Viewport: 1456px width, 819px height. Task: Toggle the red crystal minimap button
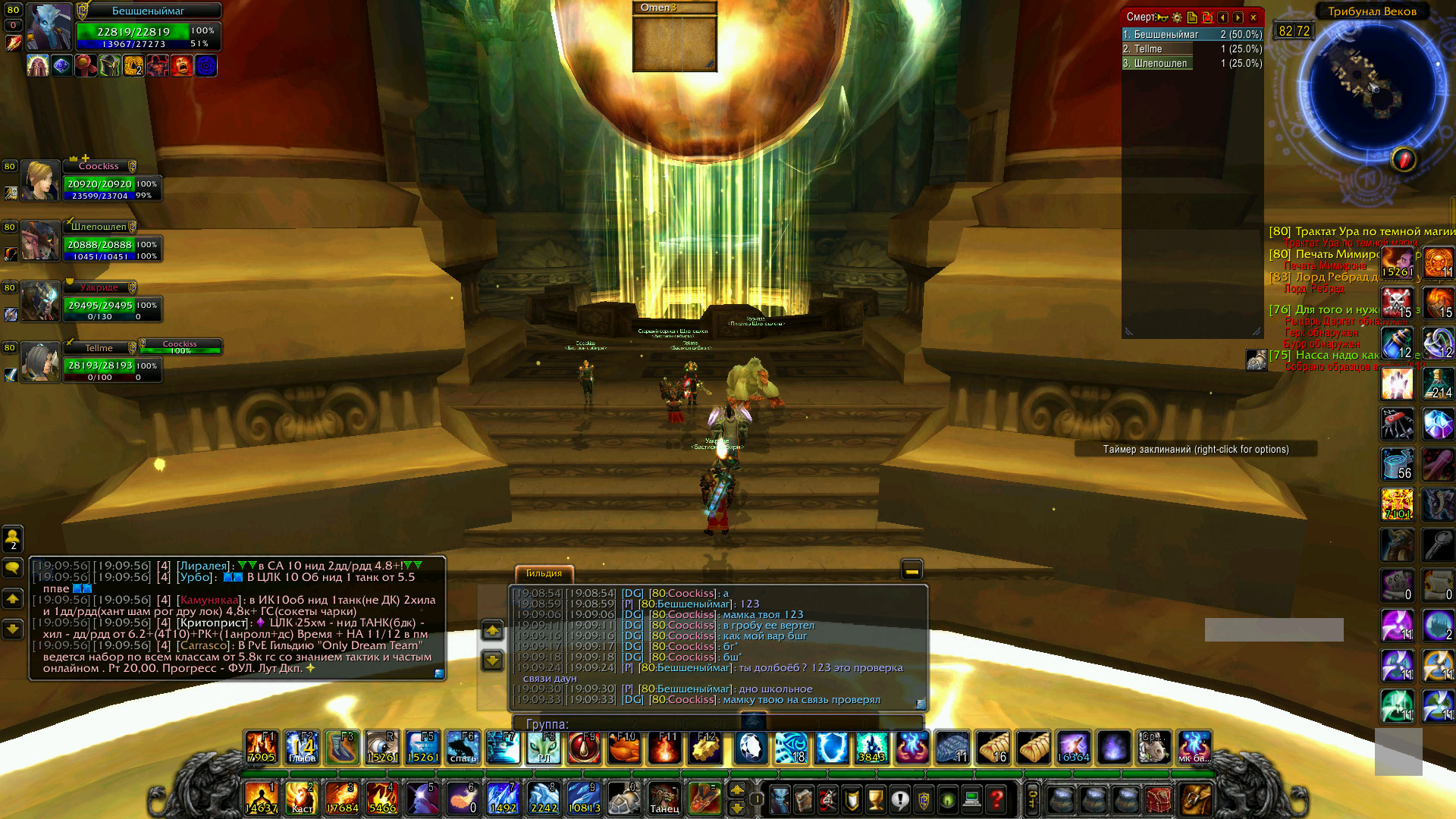[1404, 159]
